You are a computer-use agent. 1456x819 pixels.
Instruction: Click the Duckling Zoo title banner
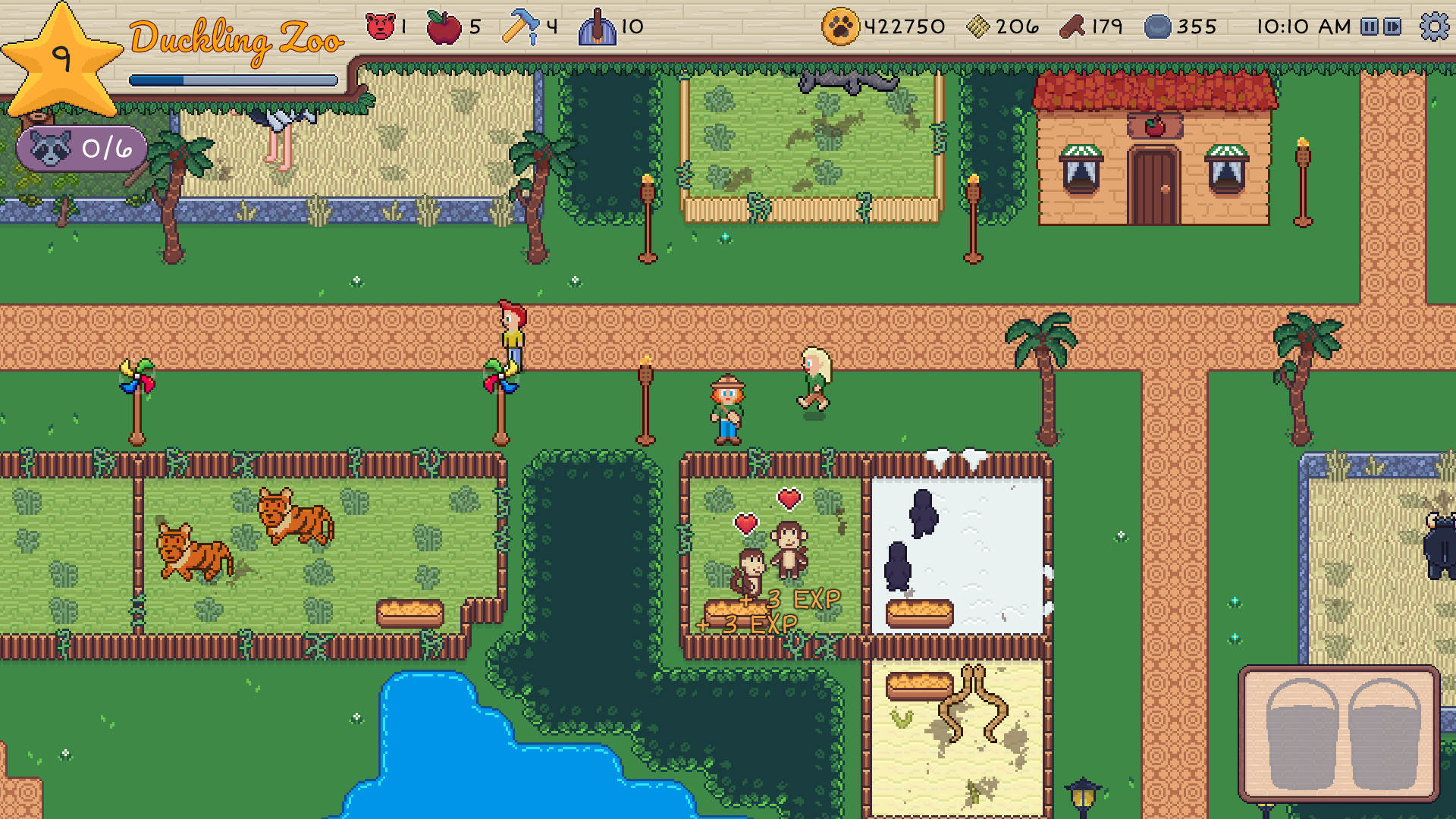tap(235, 39)
